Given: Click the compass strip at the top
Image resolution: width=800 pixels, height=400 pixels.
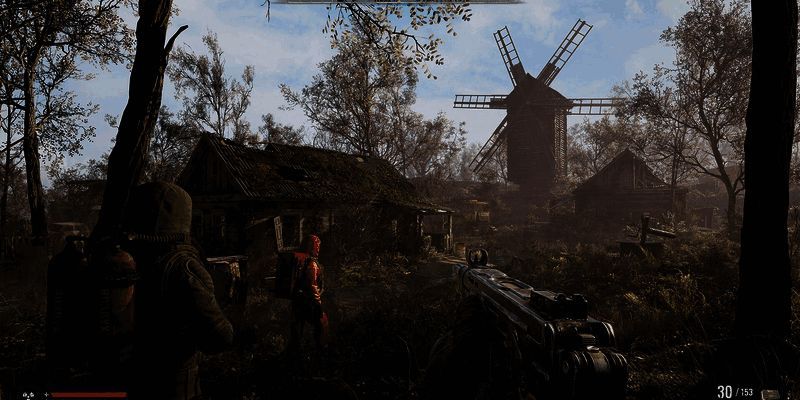Looking at the screenshot, I should pos(397,2).
